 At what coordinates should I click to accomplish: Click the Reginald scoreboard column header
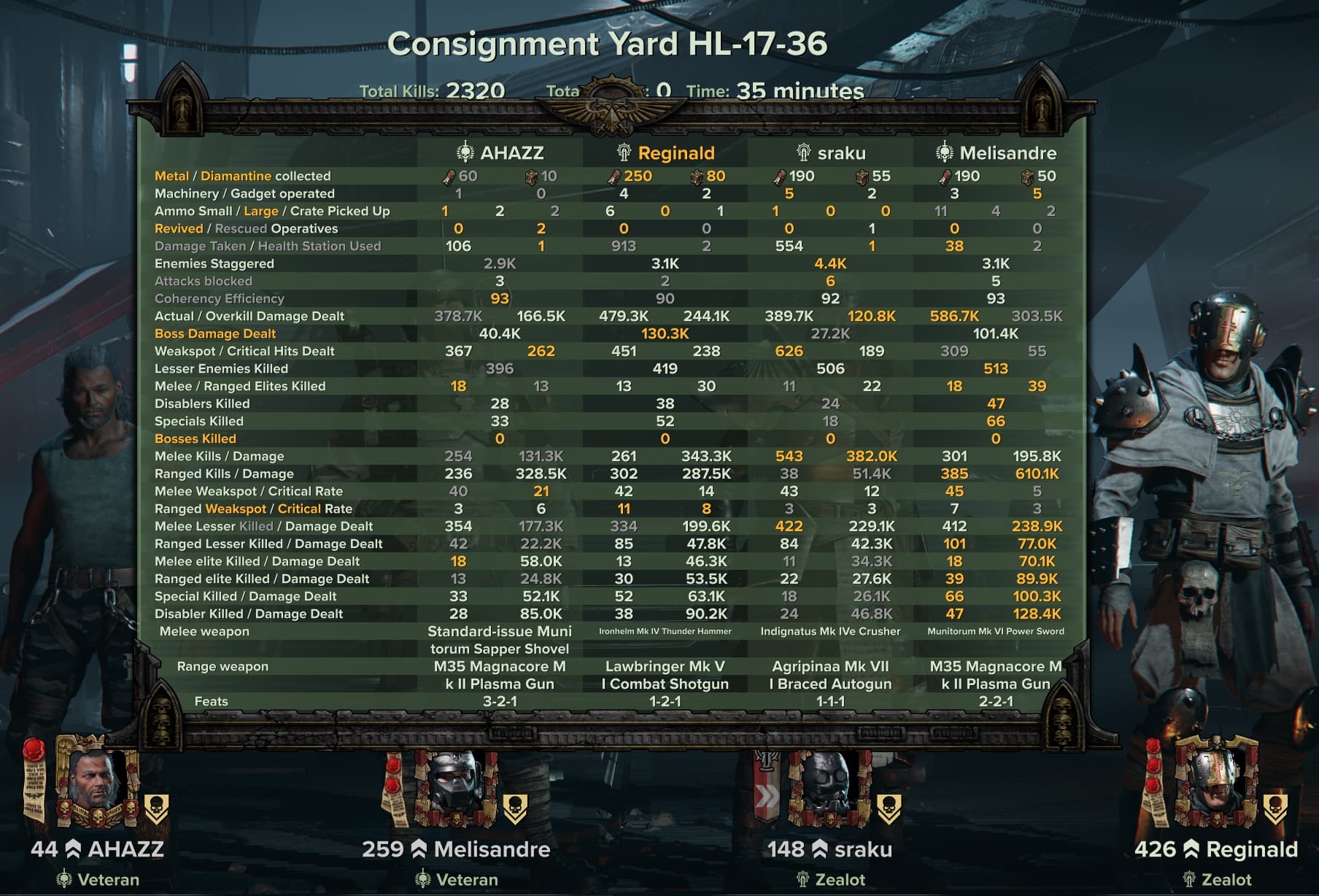665,152
